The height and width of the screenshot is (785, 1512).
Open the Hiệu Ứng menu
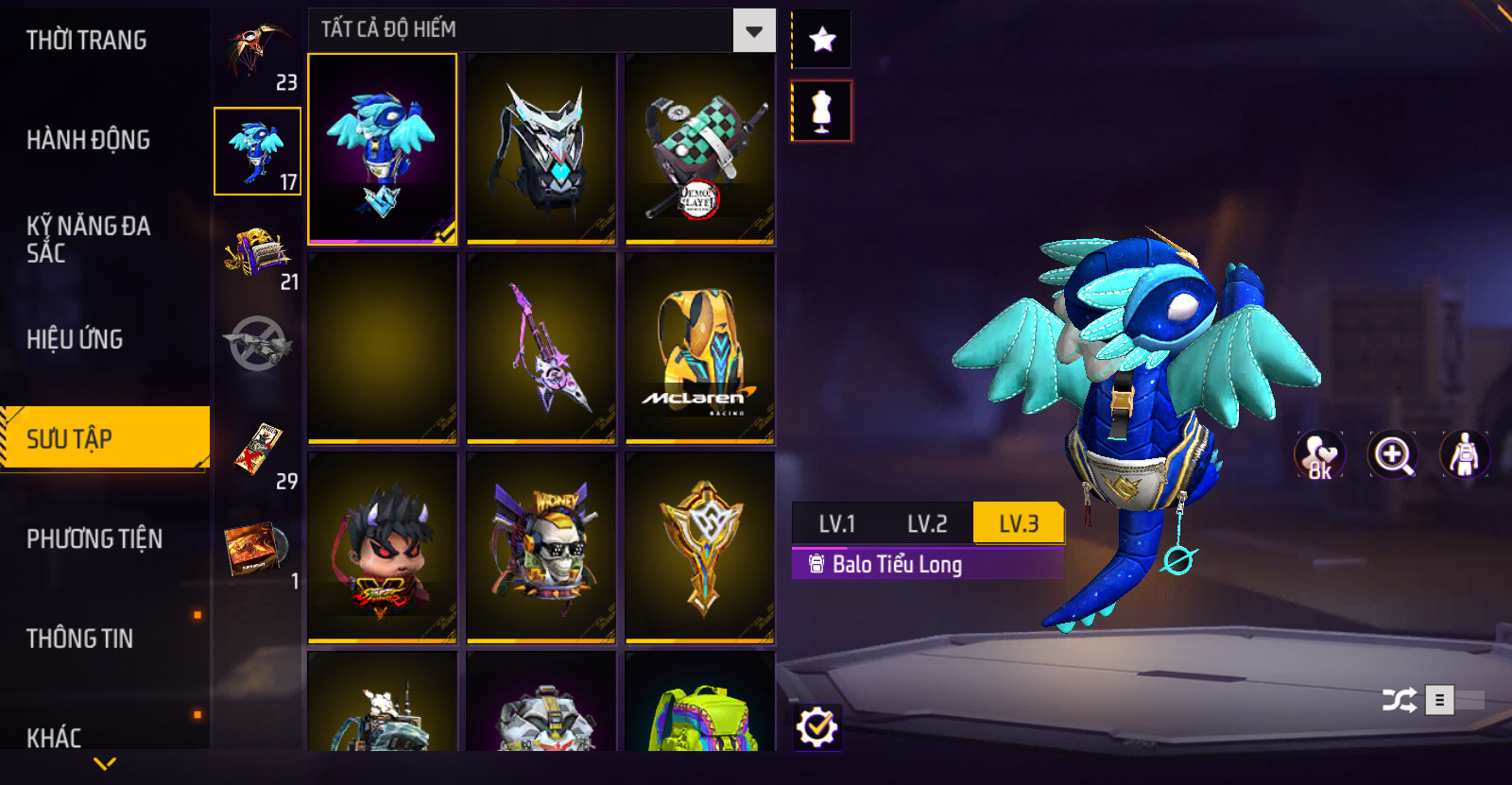point(75,339)
